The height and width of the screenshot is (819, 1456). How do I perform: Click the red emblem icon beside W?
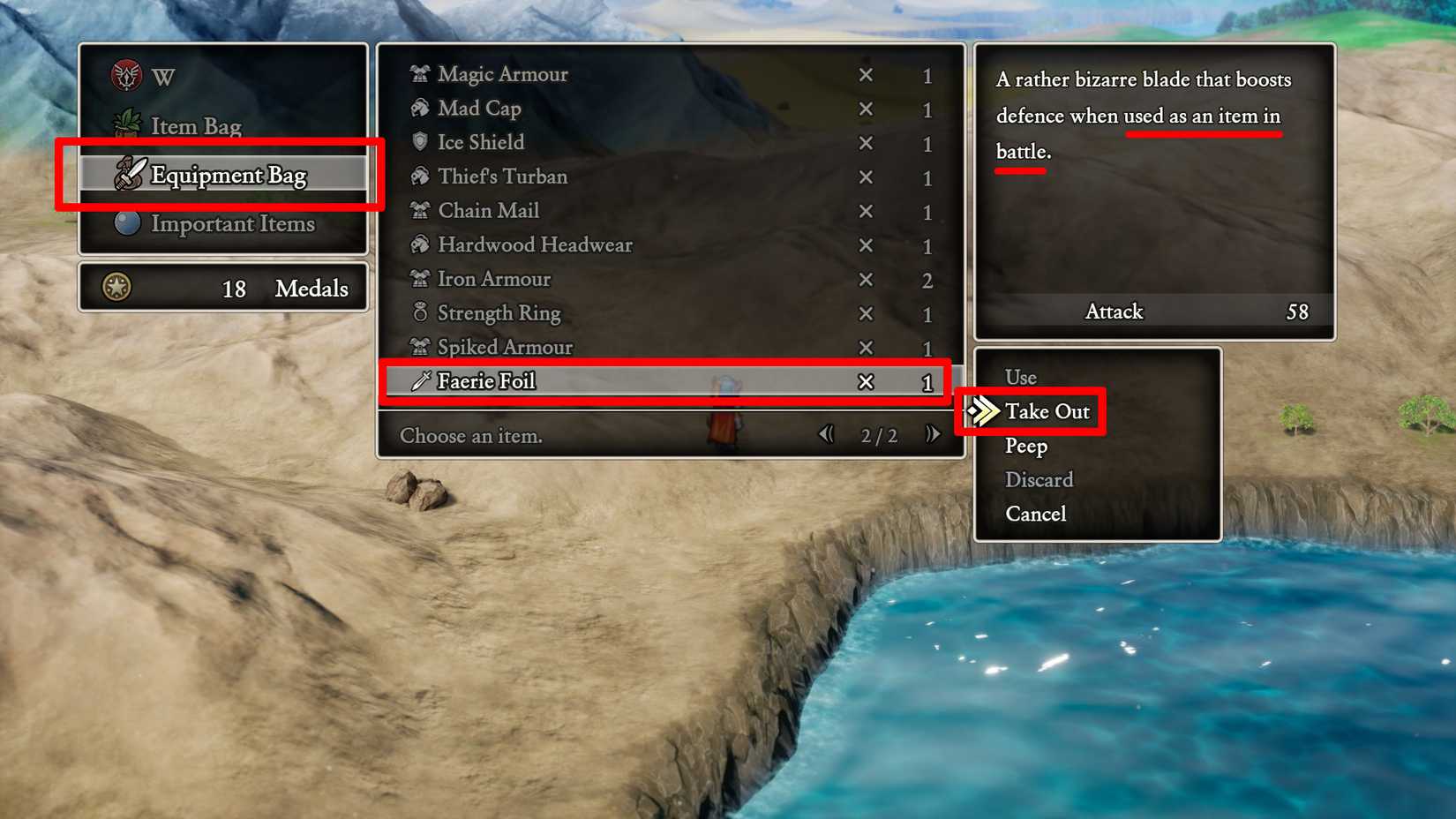pos(125,76)
